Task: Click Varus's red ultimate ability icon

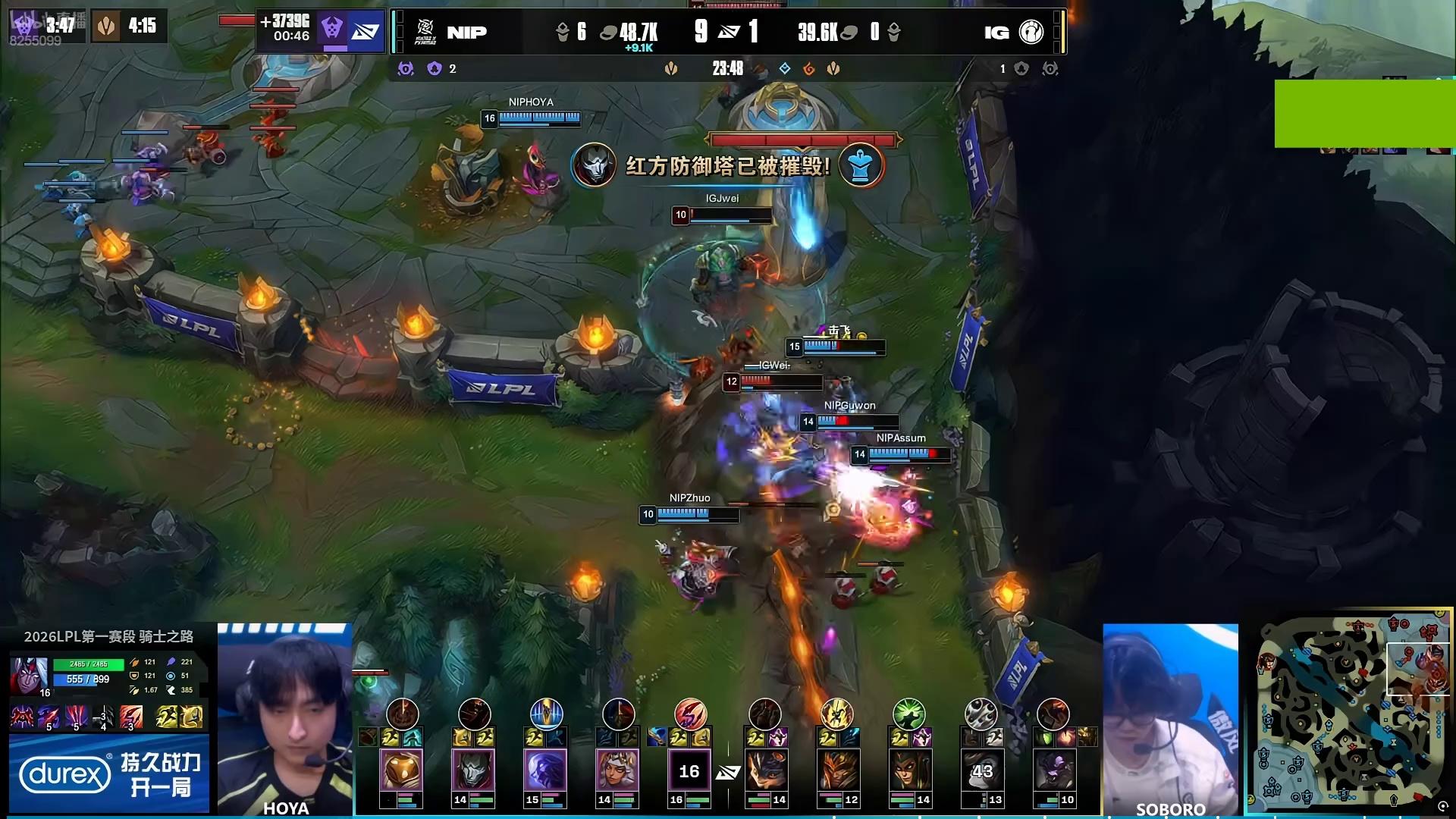Action: pyautogui.click(x=130, y=717)
